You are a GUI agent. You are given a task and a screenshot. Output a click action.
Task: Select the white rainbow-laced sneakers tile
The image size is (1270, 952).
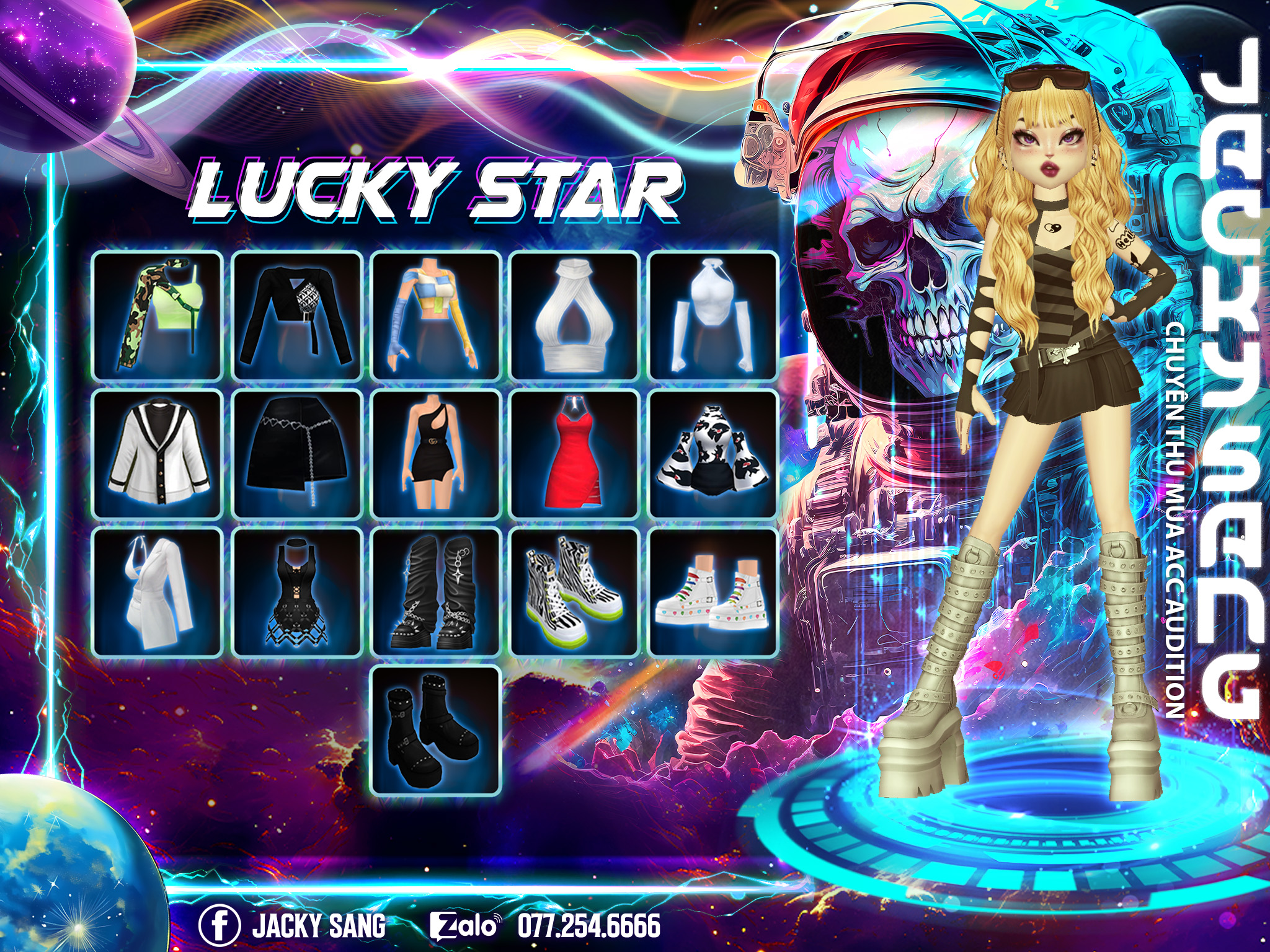pos(713,593)
